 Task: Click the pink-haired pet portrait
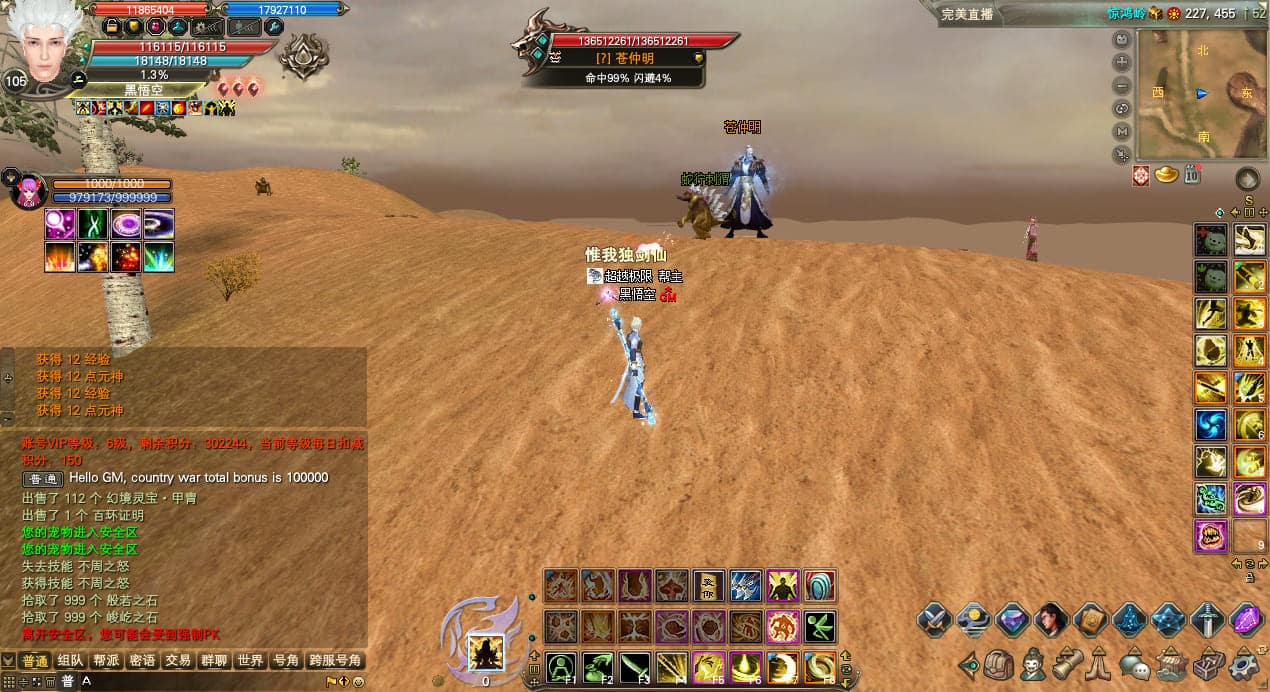point(27,190)
